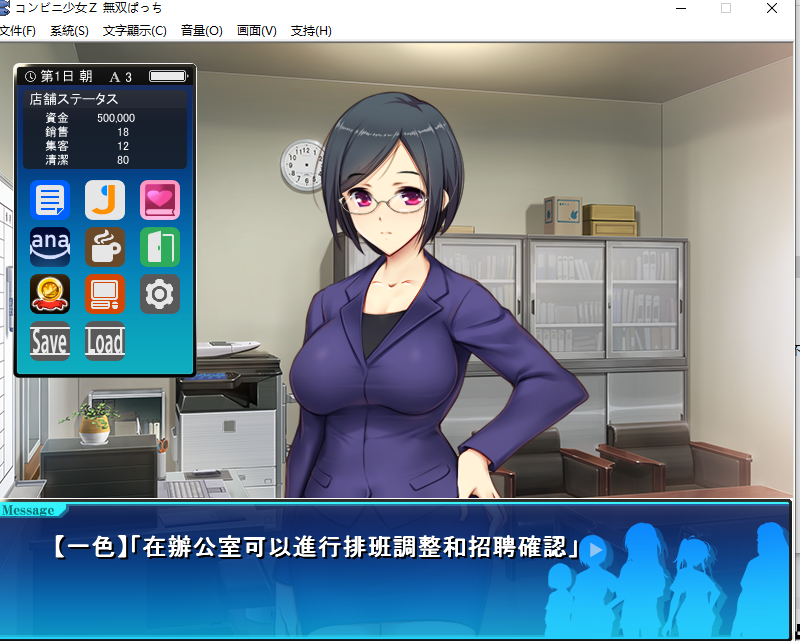The image size is (800, 641).
Task: Open the ana shopping app
Action: (x=49, y=247)
